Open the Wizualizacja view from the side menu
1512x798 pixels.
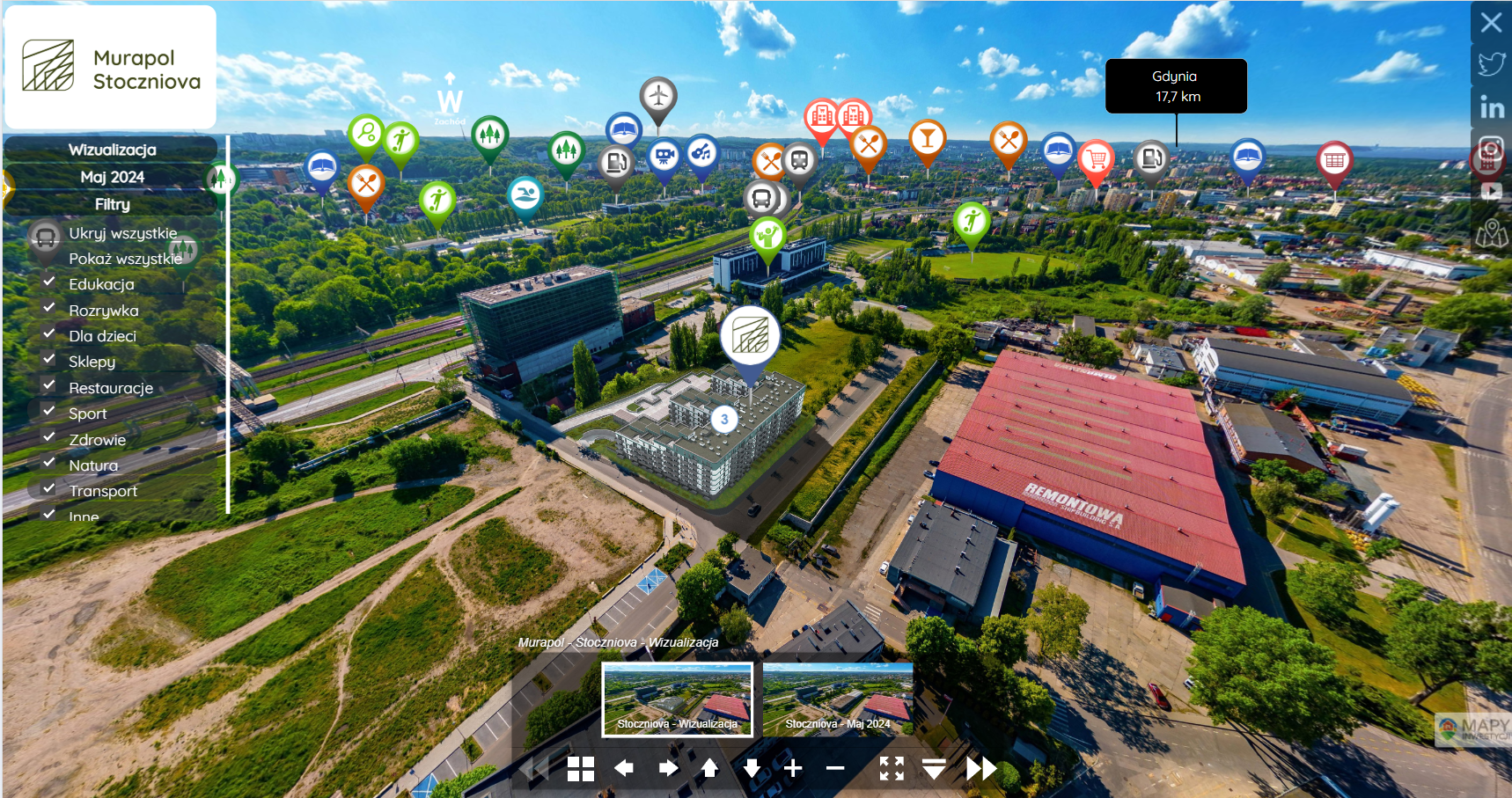click(112, 150)
